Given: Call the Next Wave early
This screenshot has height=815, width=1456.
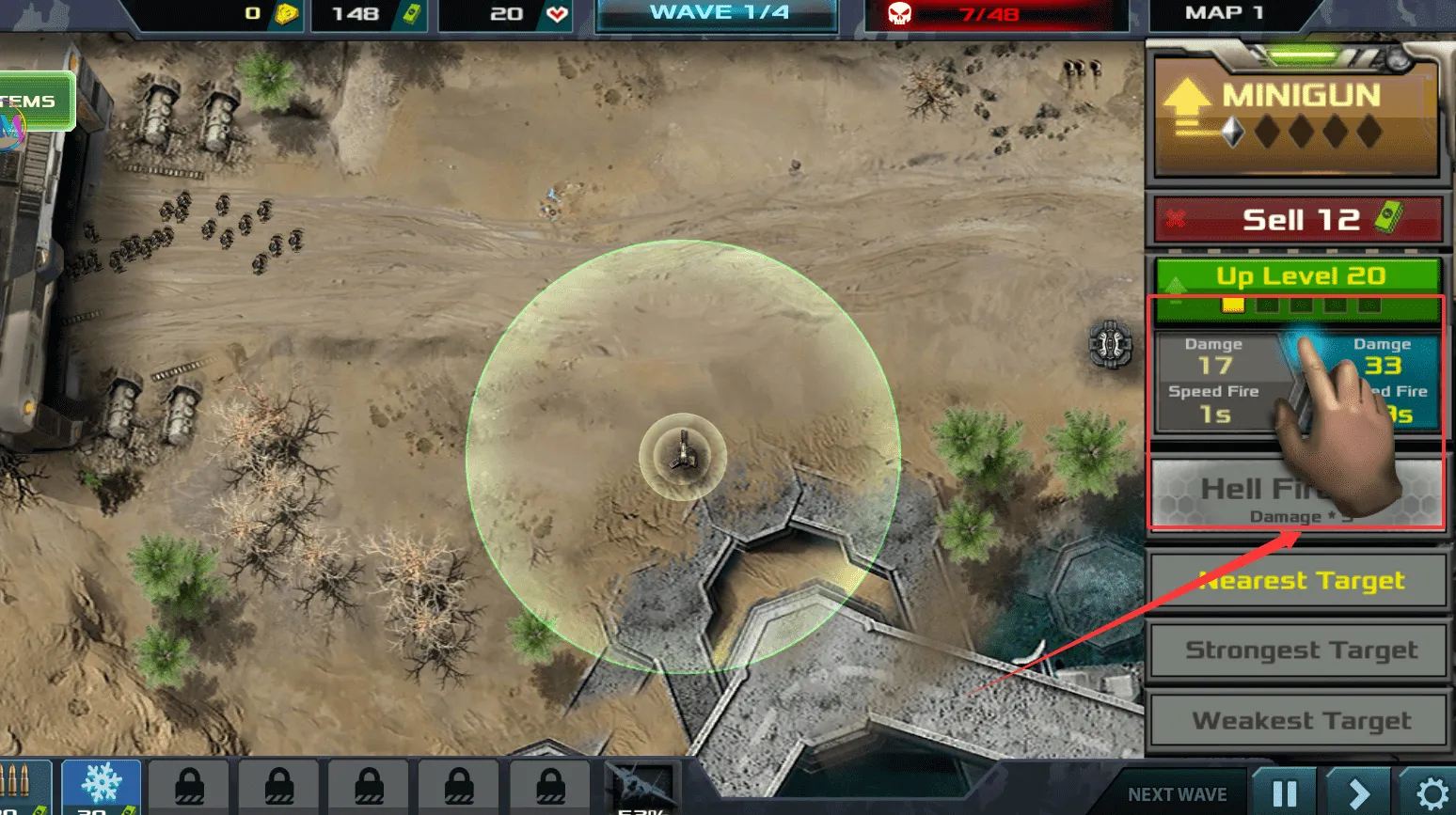Looking at the screenshot, I should coord(1177,794).
